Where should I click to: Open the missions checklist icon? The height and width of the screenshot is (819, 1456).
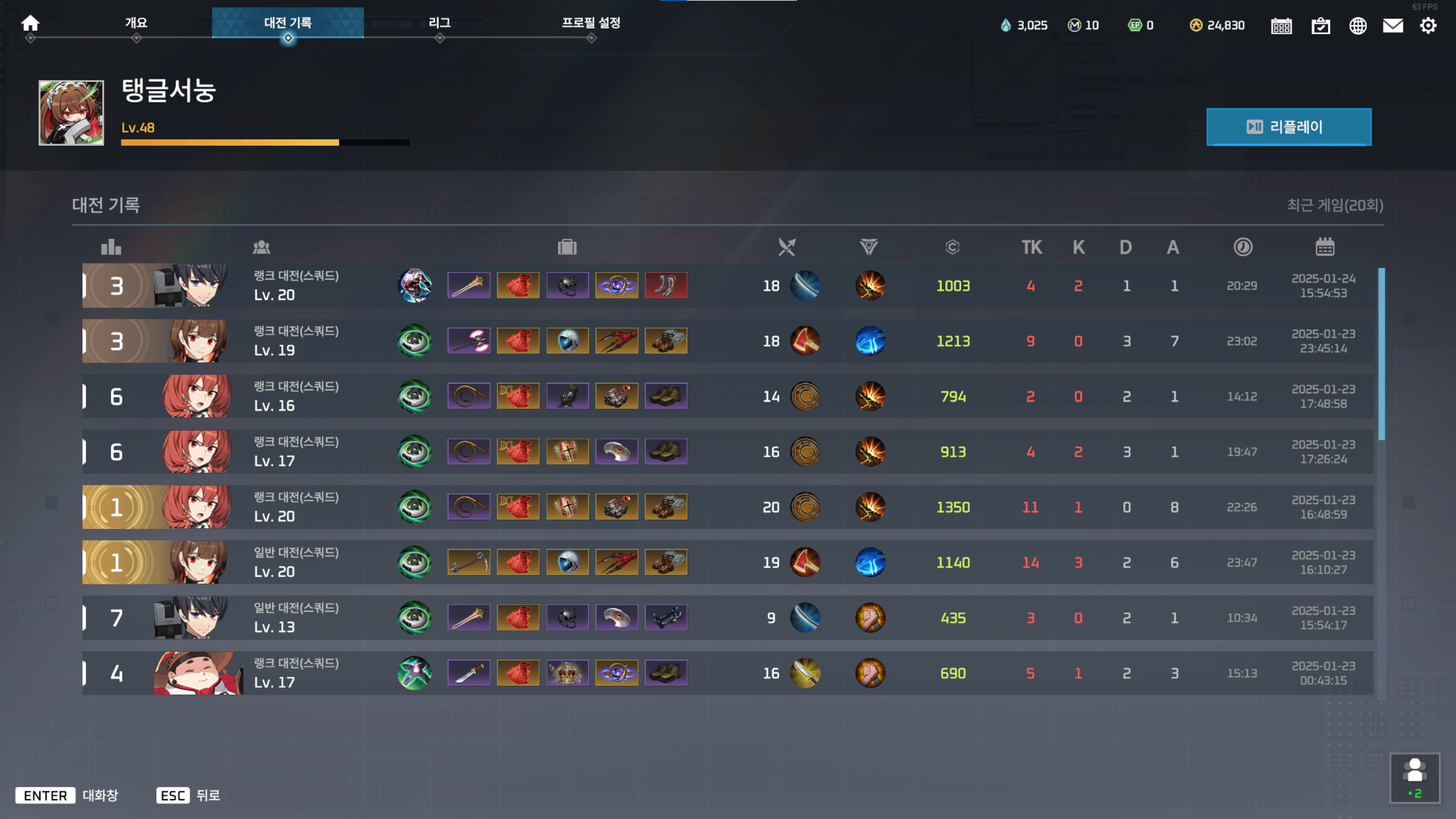[1321, 25]
